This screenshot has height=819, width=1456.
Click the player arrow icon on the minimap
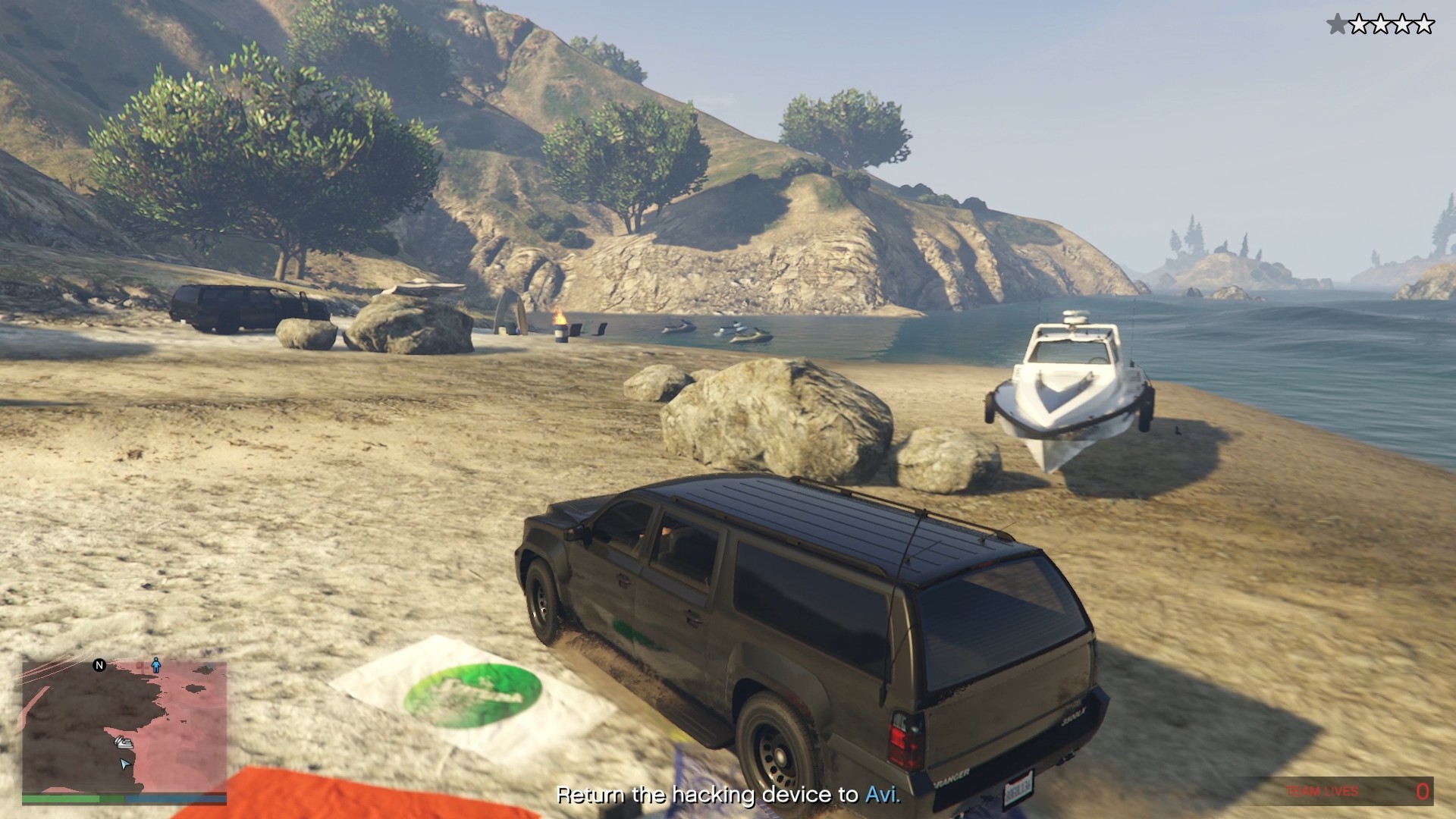[x=124, y=764]
